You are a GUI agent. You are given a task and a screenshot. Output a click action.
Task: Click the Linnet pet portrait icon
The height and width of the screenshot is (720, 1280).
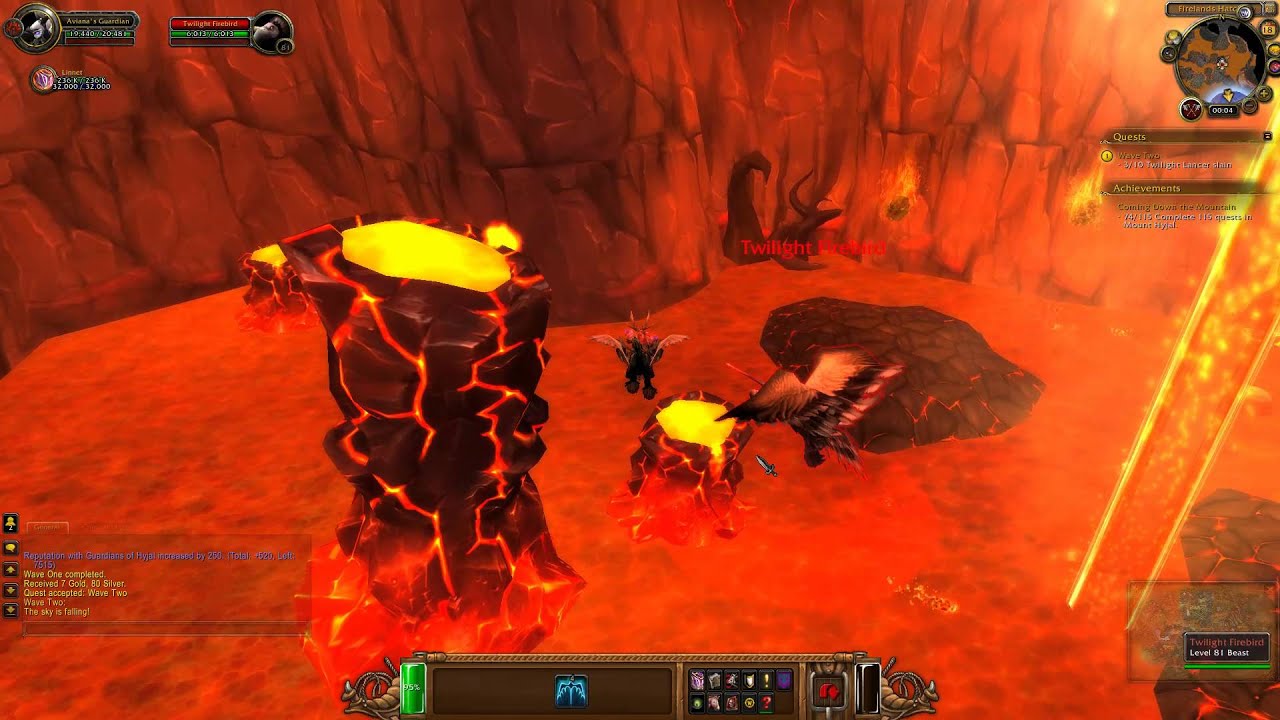click(x=43, y=80)
